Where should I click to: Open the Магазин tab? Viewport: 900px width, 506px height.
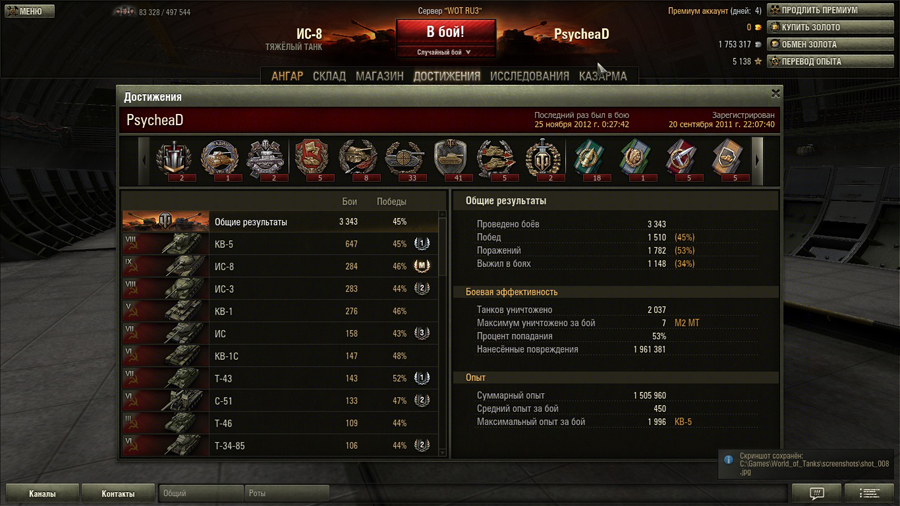point(380,76)
